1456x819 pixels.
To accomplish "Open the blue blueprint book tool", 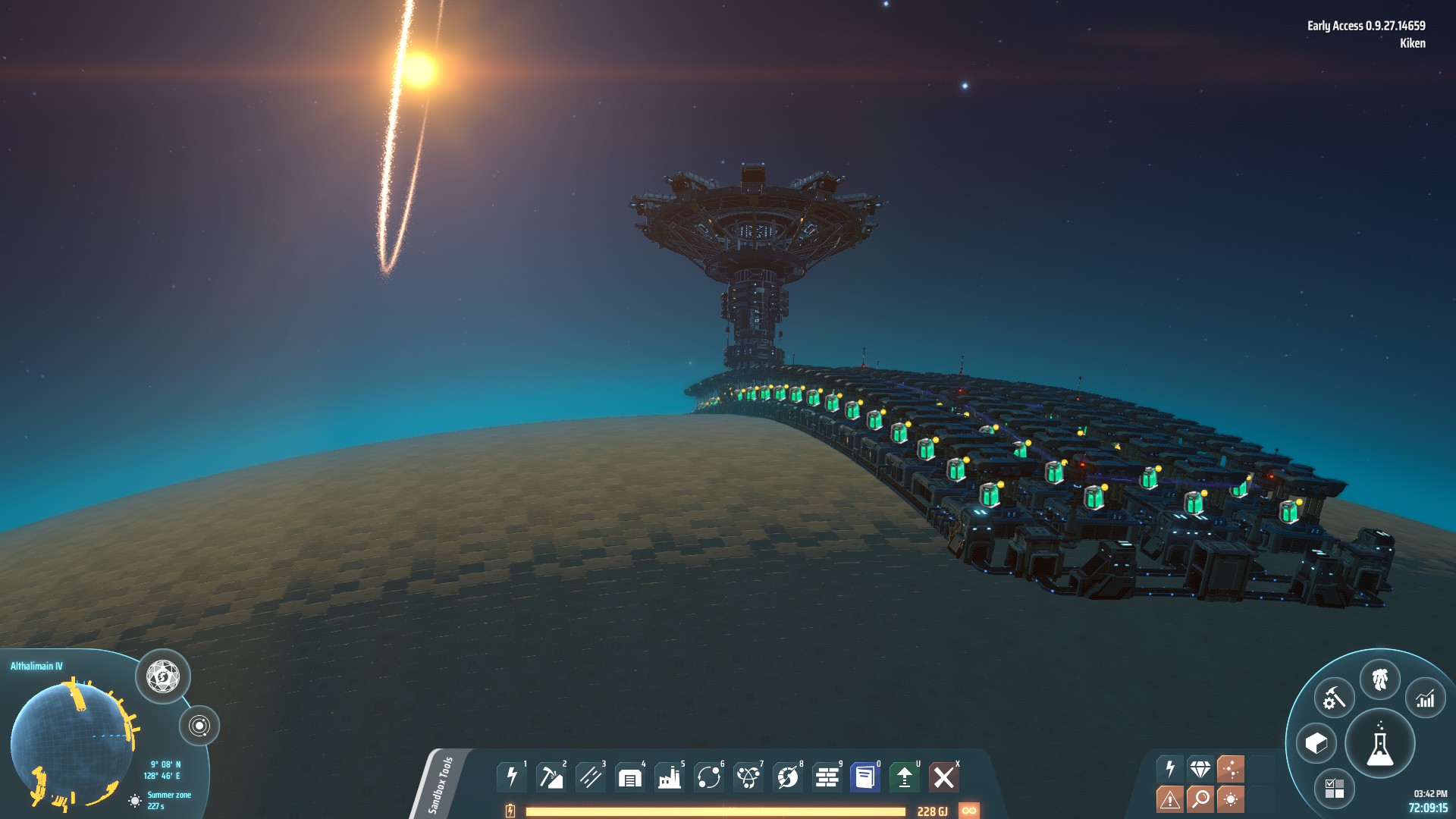I will coord(865,777).
